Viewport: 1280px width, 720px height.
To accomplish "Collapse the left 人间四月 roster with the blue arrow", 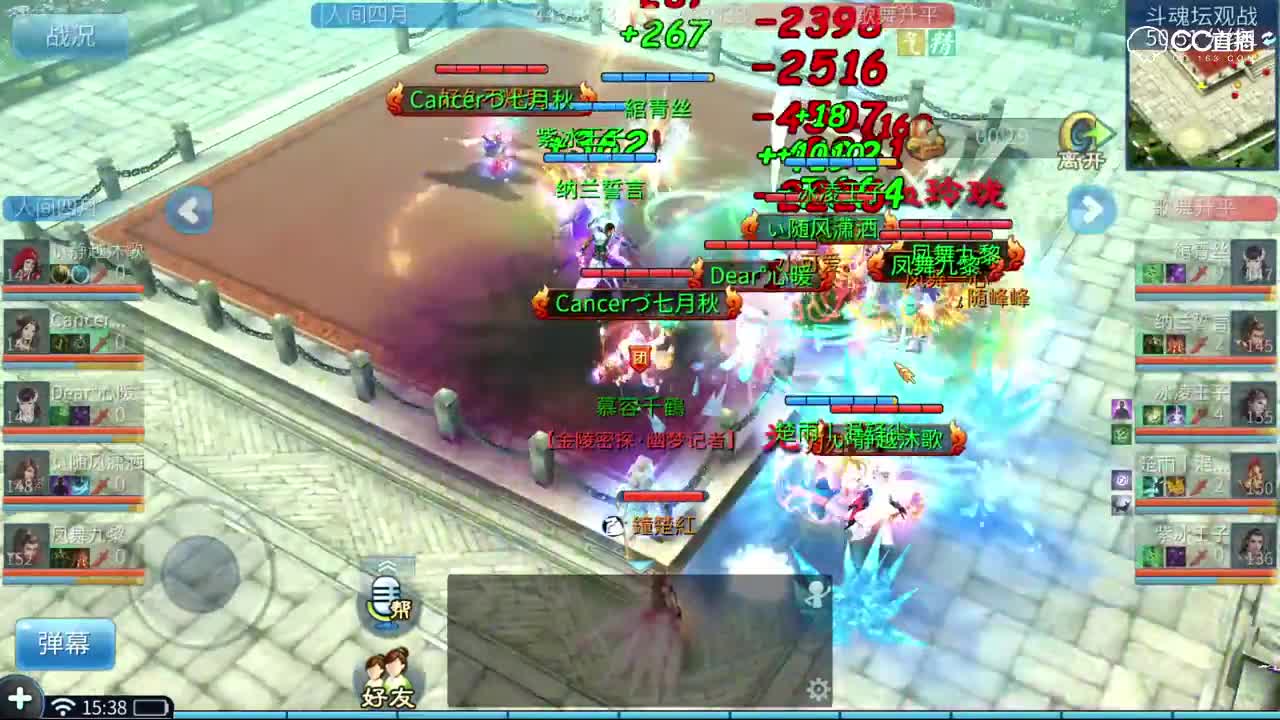I will 190,212.
